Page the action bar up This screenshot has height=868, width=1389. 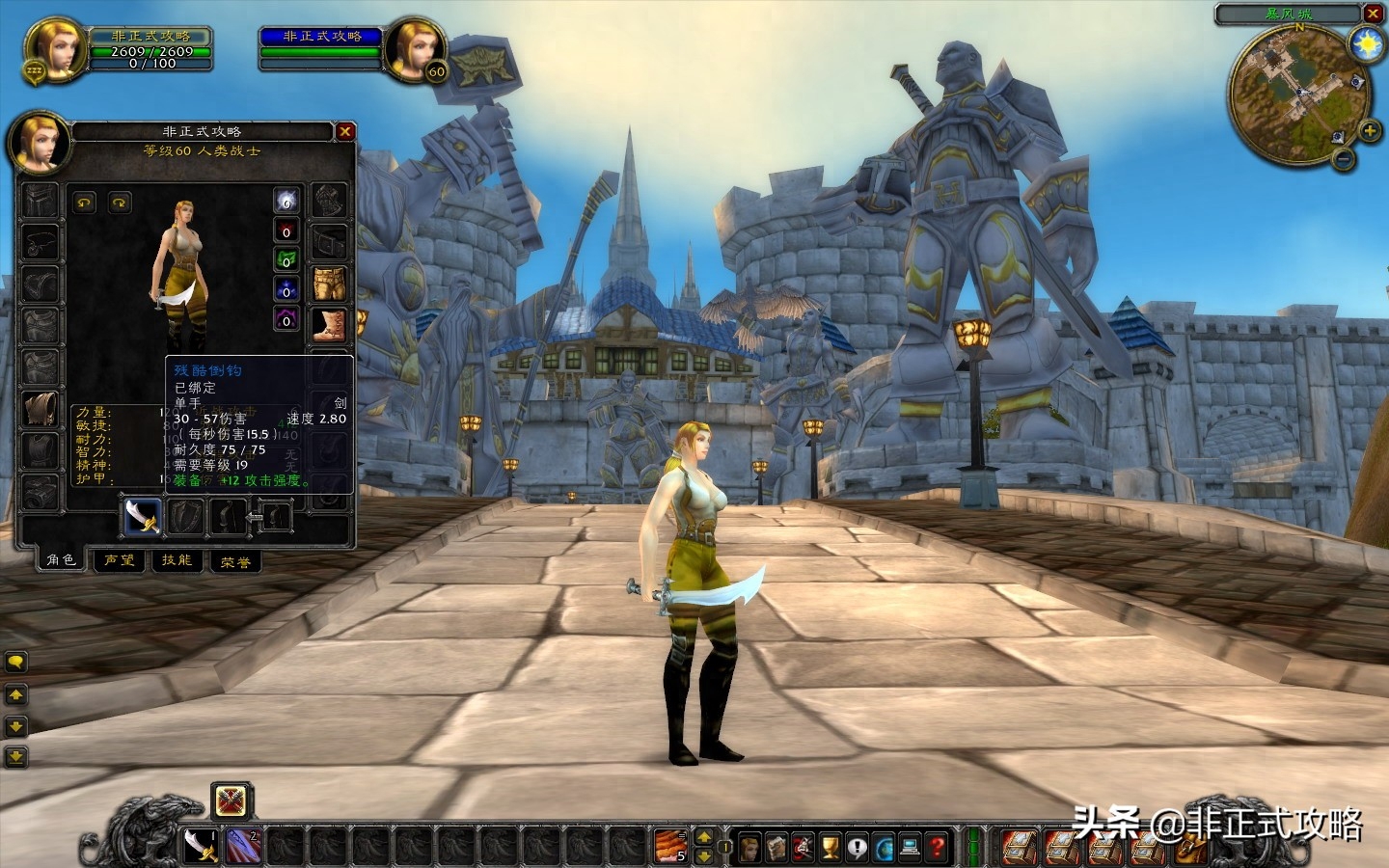point(704,837)
